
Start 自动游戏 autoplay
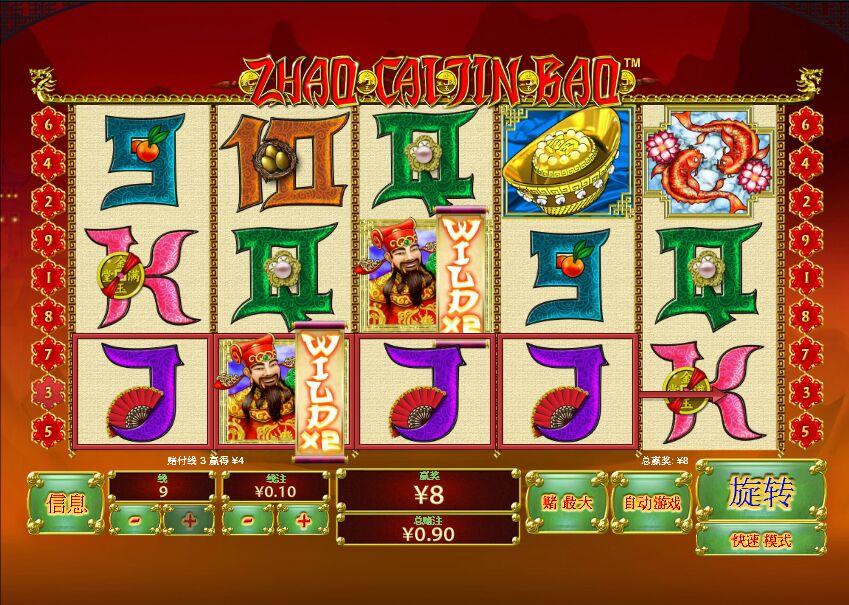point(651,502)
